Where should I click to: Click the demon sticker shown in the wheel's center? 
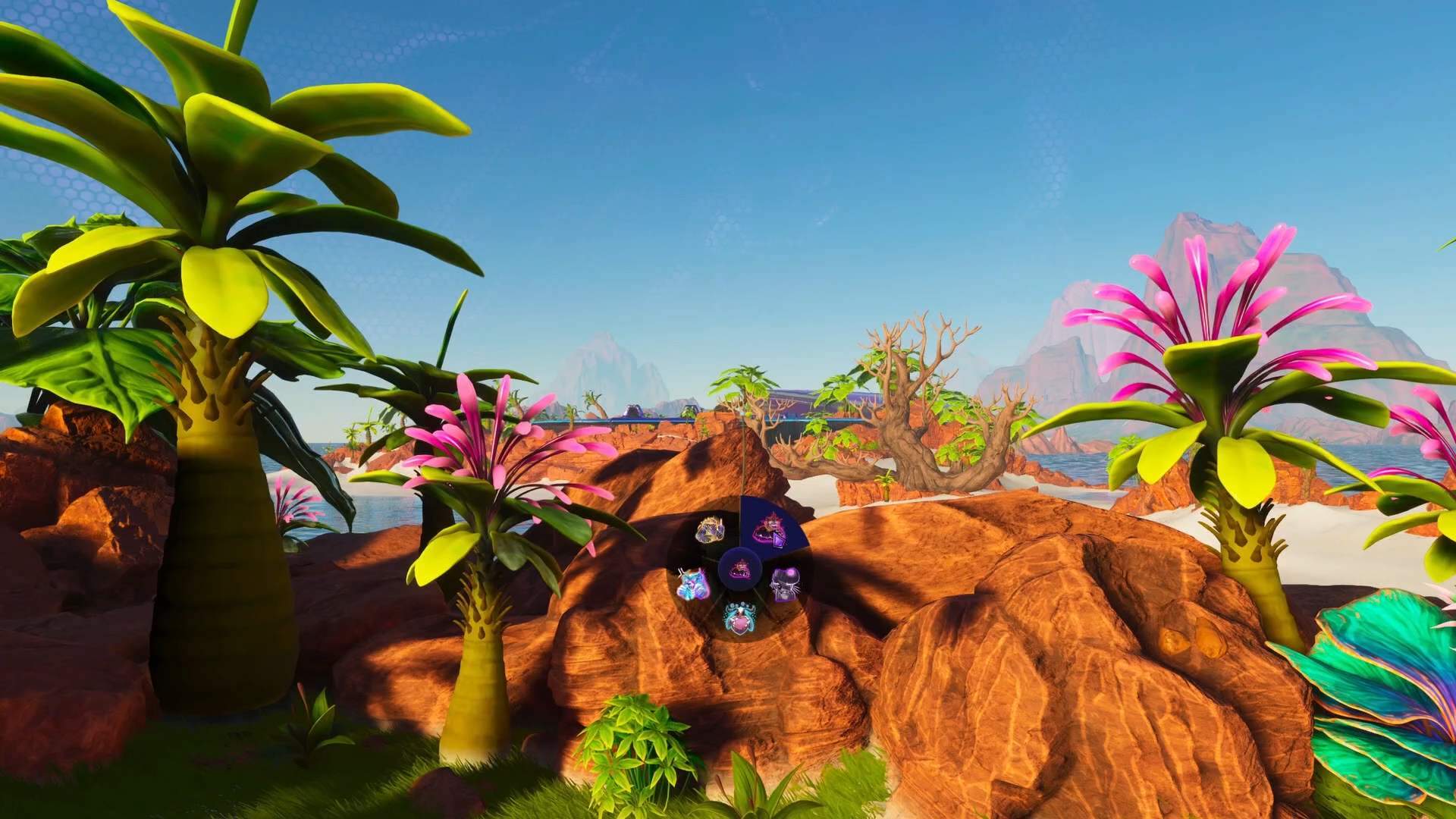tap(739, 570)
